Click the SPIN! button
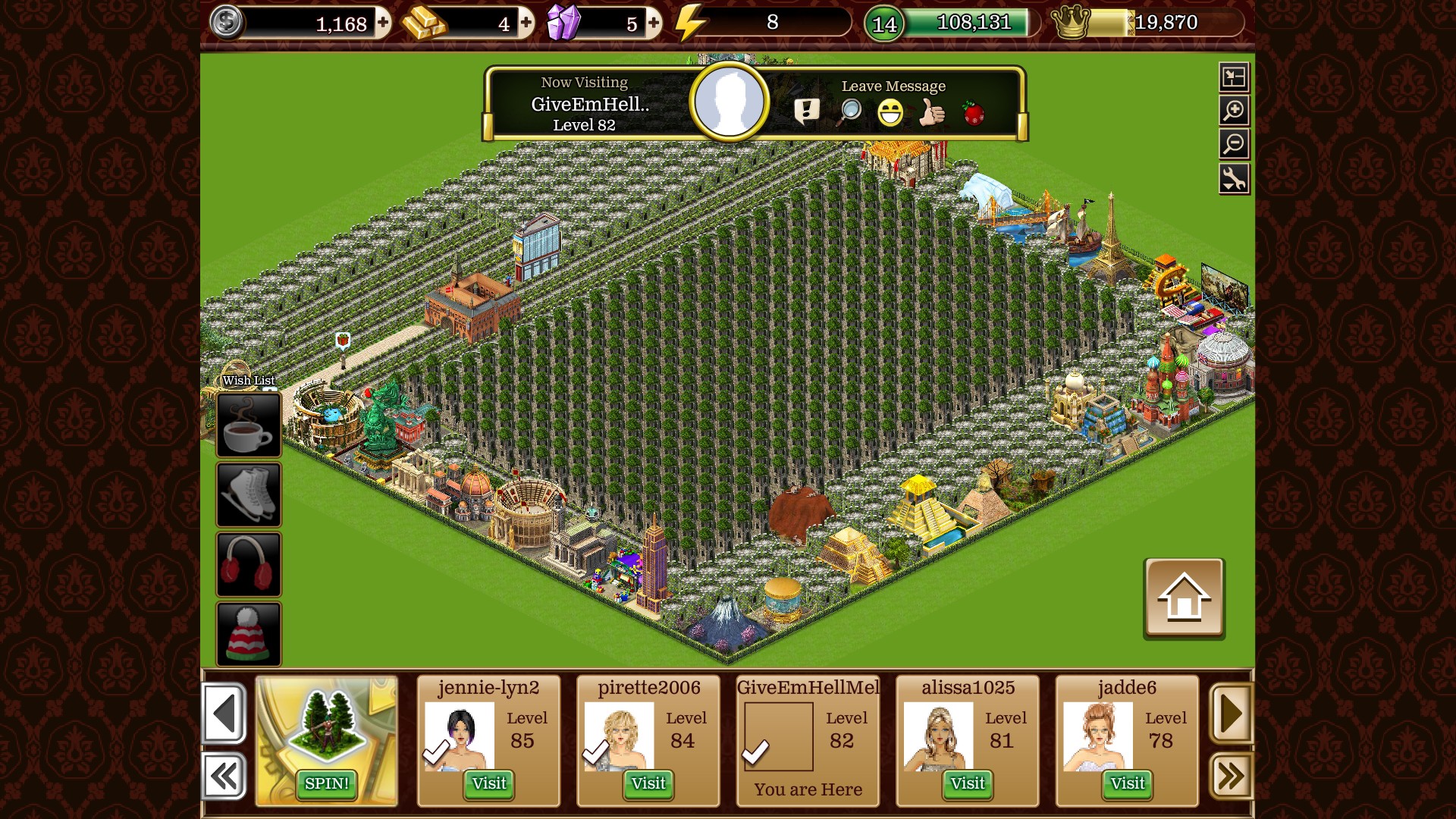The width and height of the screenshot is (1456, 819). [x=326, y=783]
